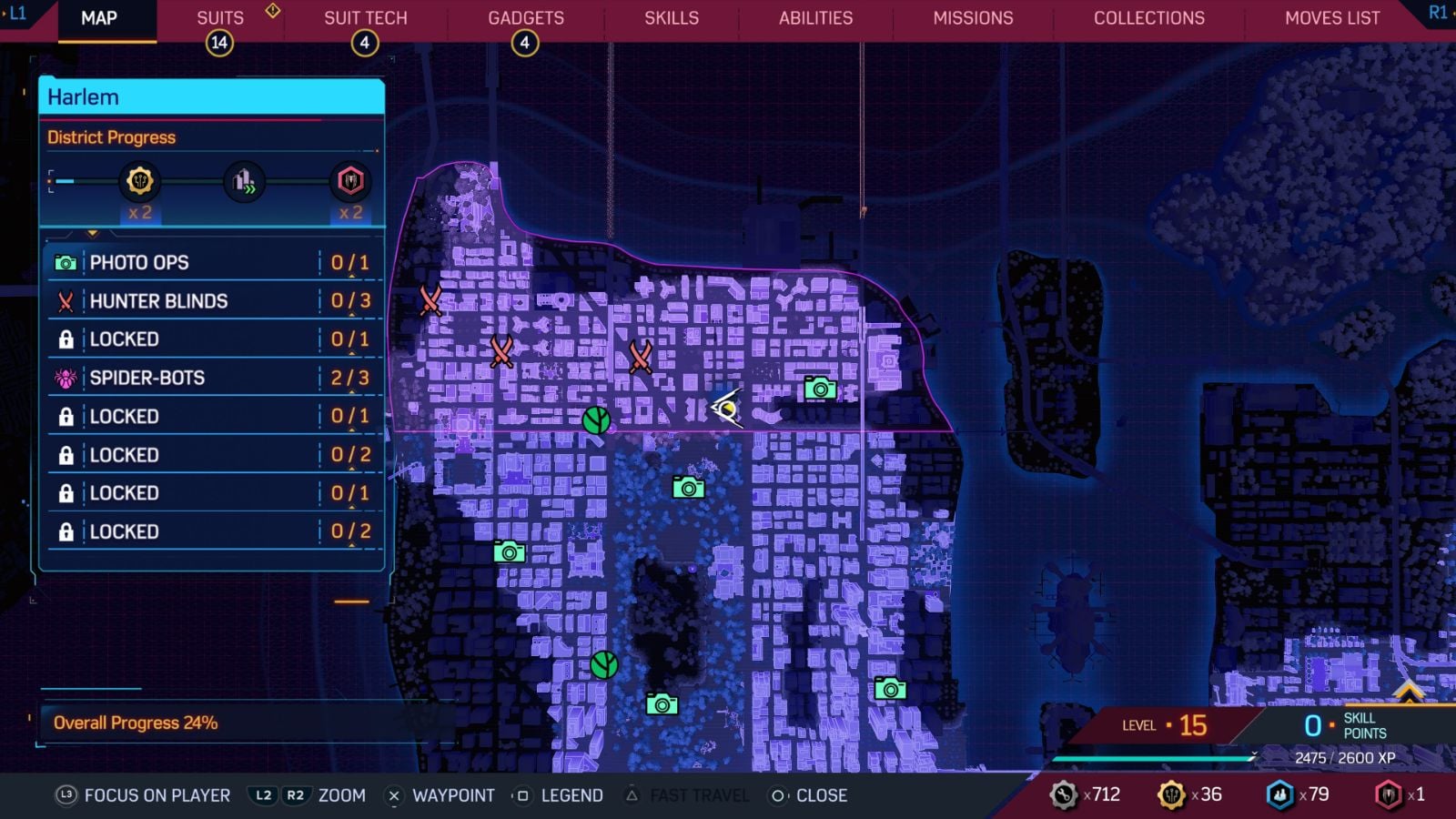The height and width of the screenshot is (819, 1456).
Task: Click the city buildings reward icon in District Progress
Action: (243, 181)
